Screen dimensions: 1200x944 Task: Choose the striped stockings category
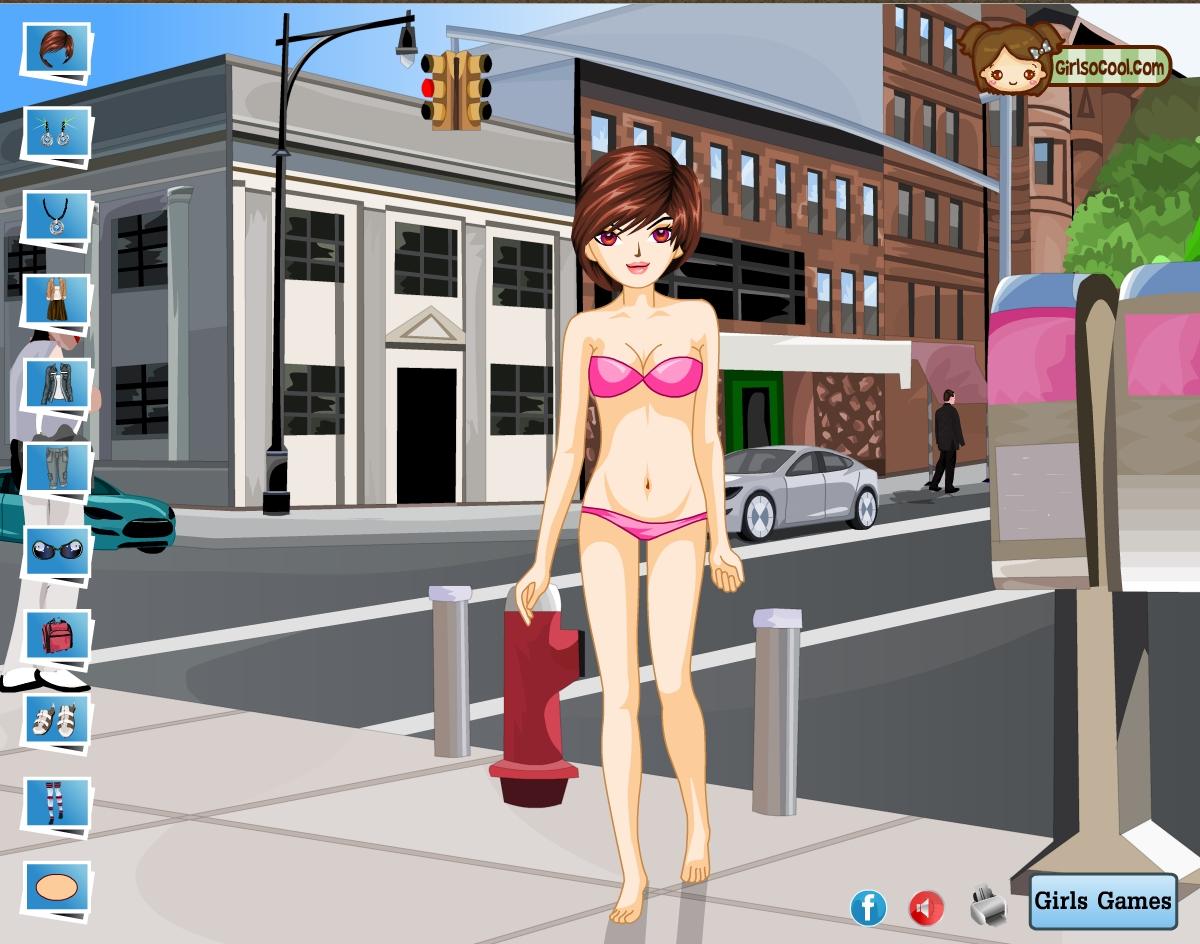click(x=56, y=803)
